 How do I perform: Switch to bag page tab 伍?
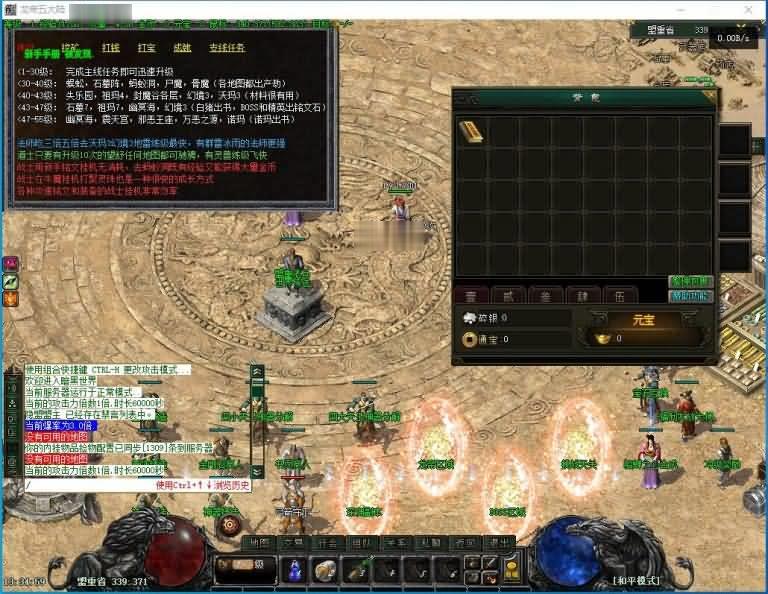[619, 295]
